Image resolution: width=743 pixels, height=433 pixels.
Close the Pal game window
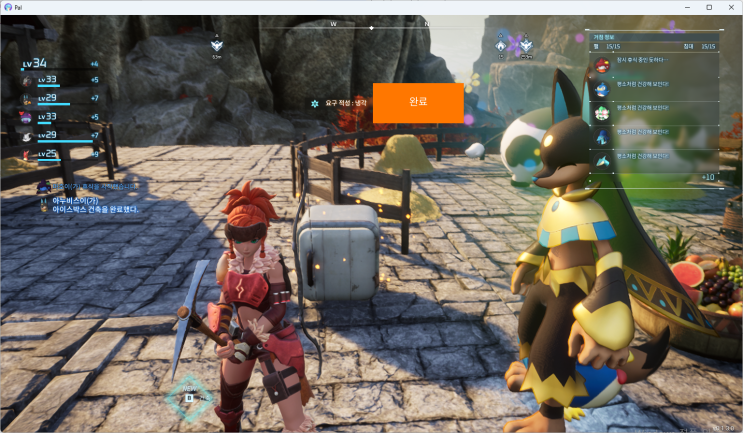[x=731, y=7]
